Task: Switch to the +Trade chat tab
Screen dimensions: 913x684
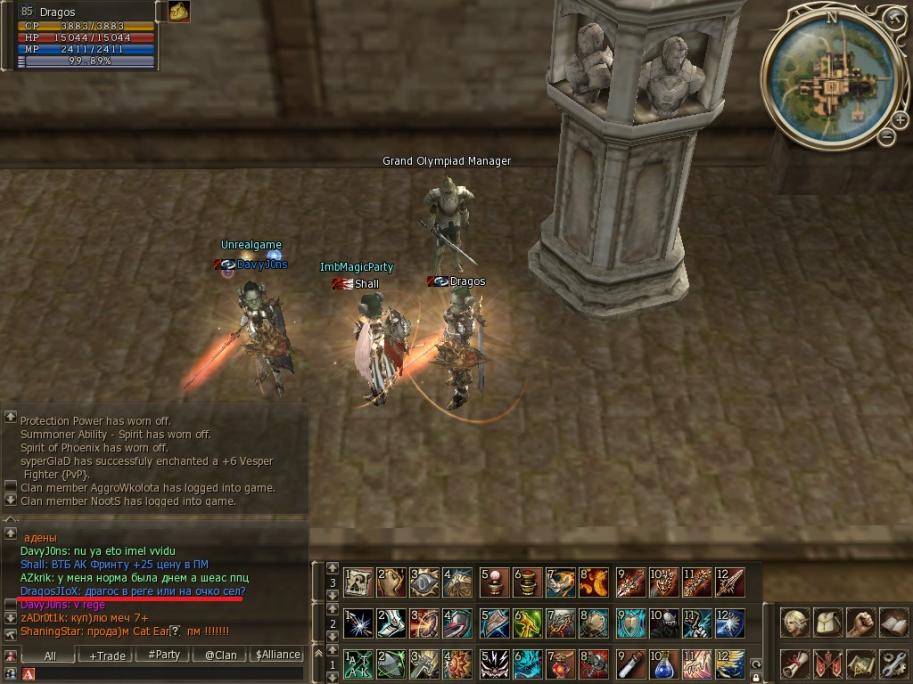Action: [x=107, y=655]
